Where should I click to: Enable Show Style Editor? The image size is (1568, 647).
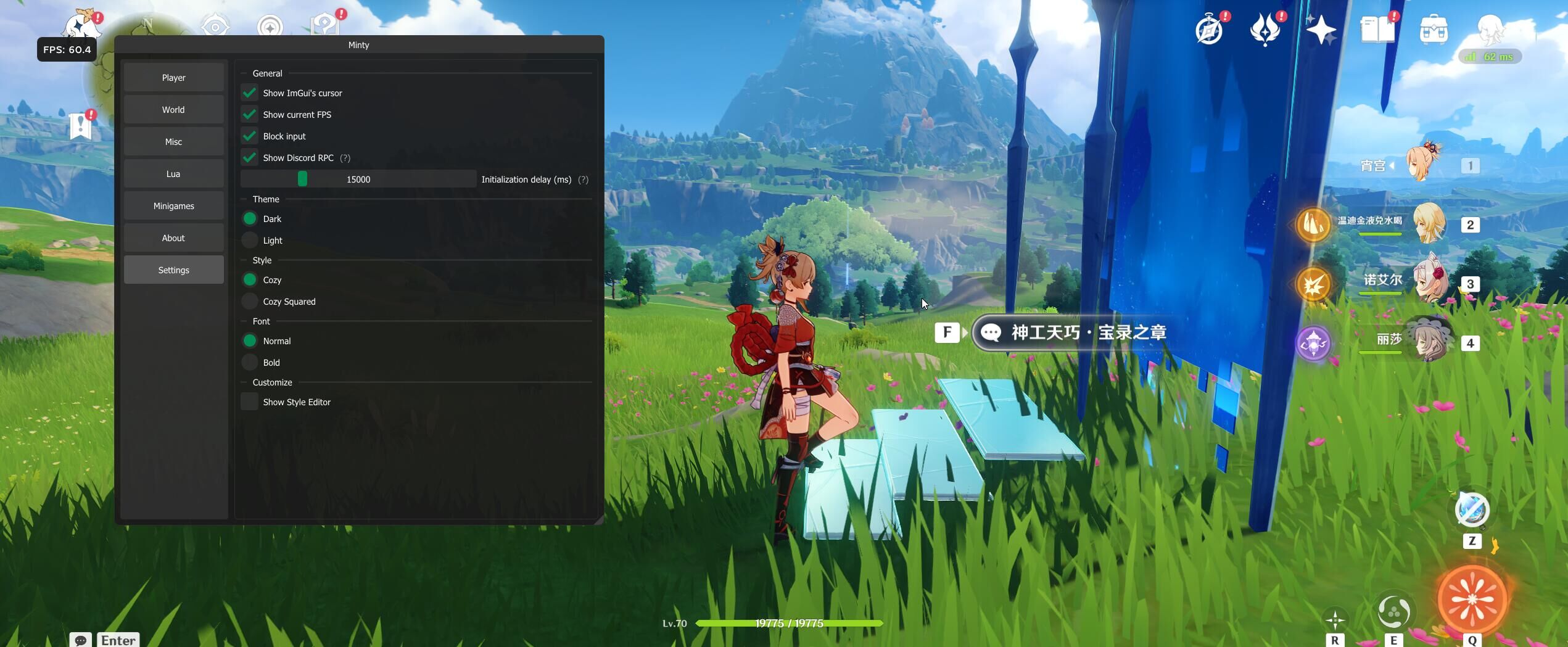pos(250,402)
